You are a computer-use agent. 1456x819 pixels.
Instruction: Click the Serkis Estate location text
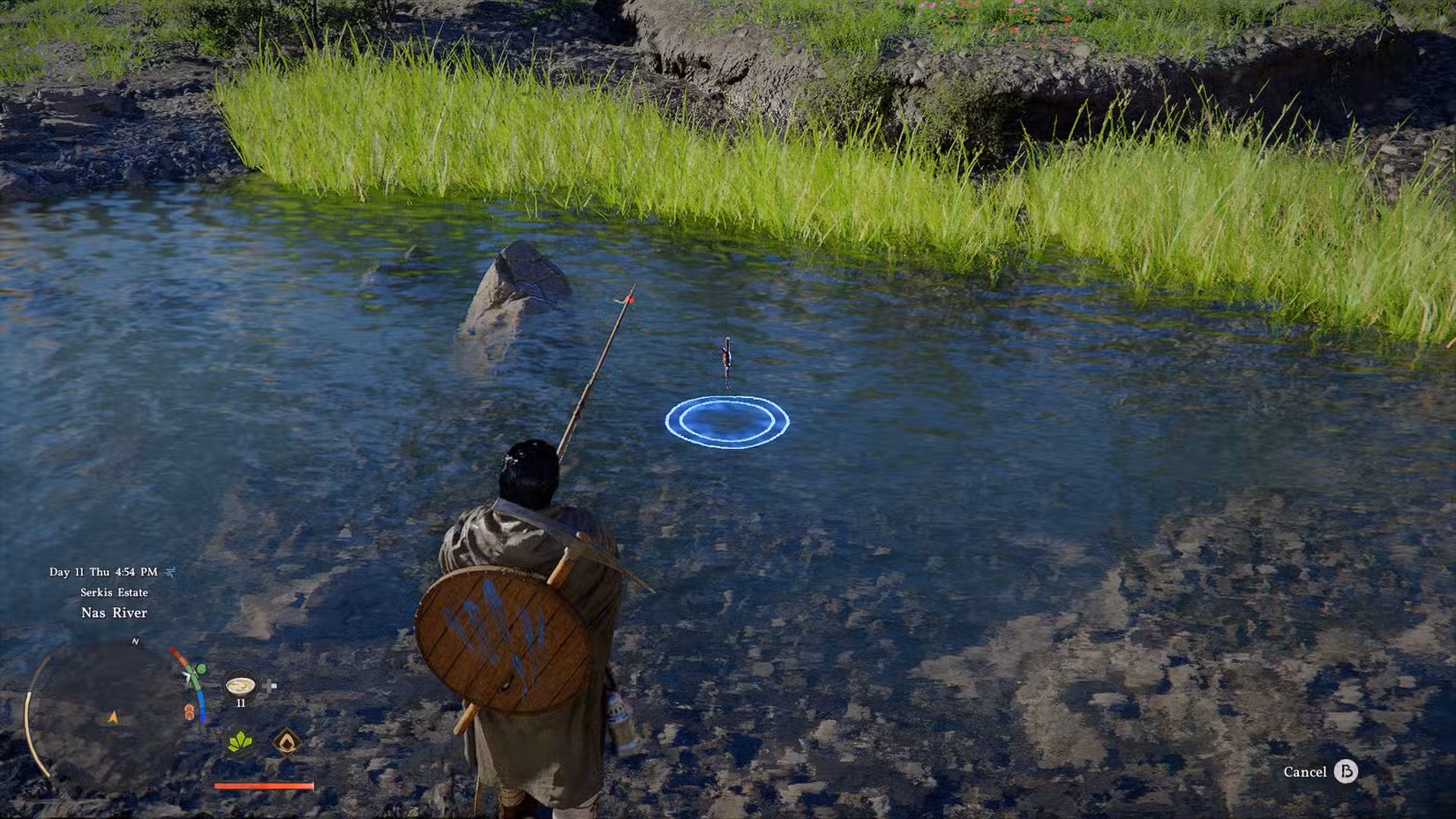114,592
